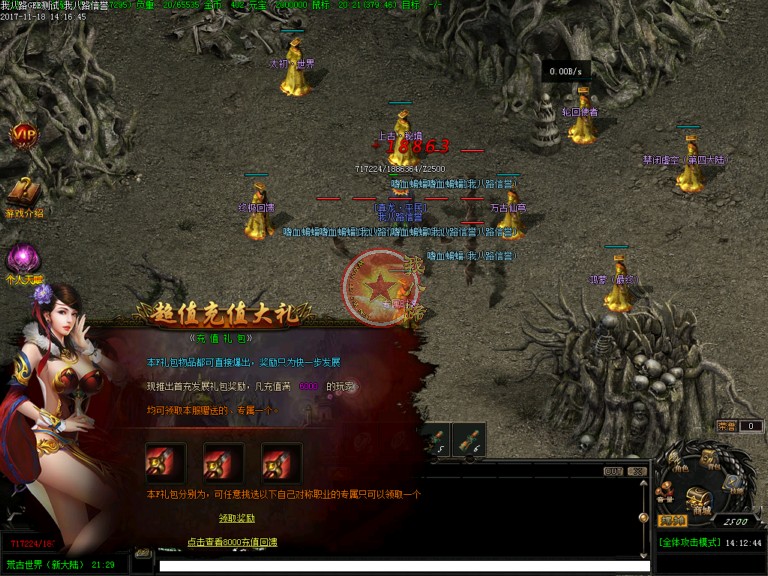The width and height of the screenshot is (768, 576).
Task: Select the first gift pack reward item
Action: click(165, 463)
